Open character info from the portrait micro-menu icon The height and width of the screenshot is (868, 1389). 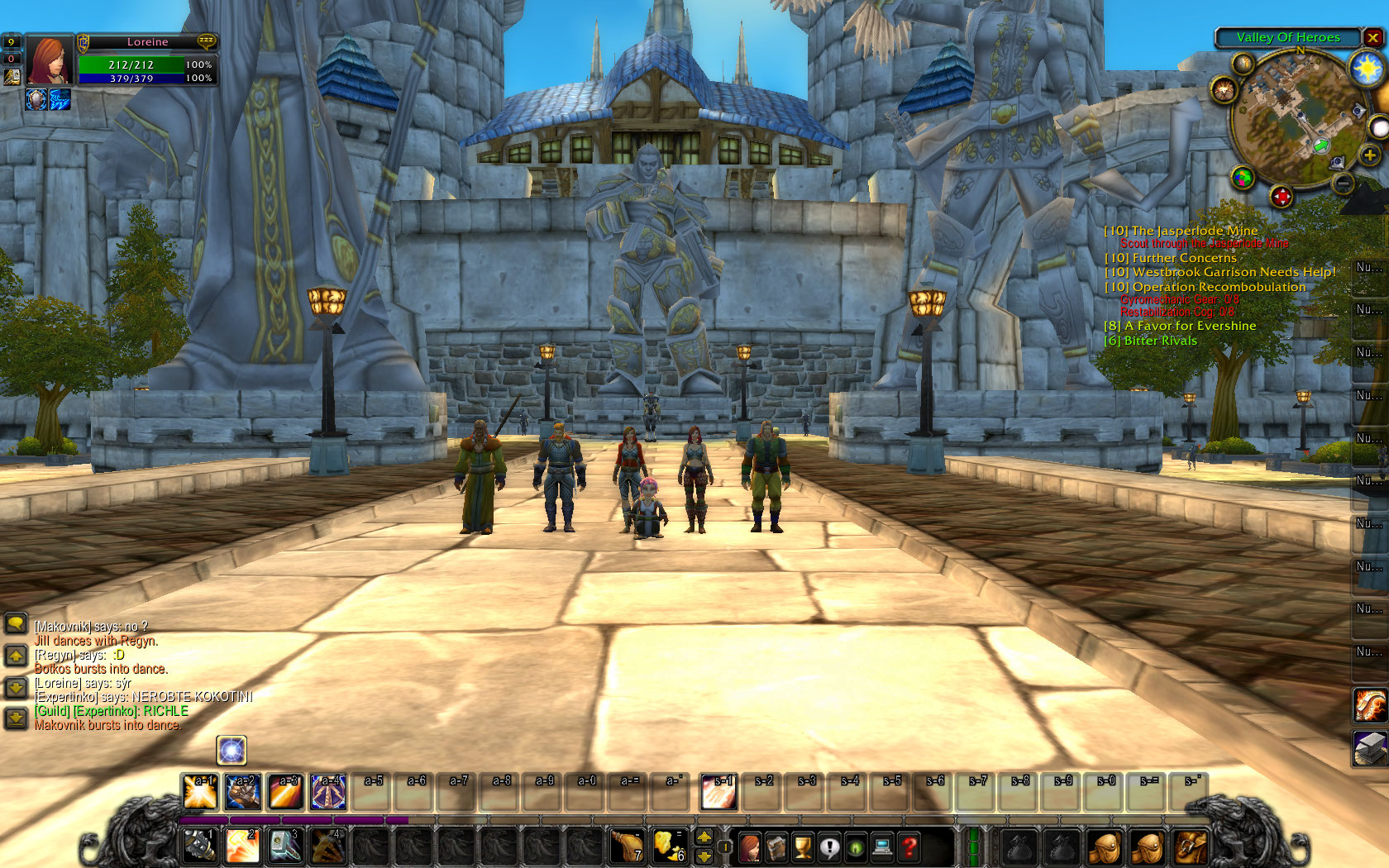(750, 846)
